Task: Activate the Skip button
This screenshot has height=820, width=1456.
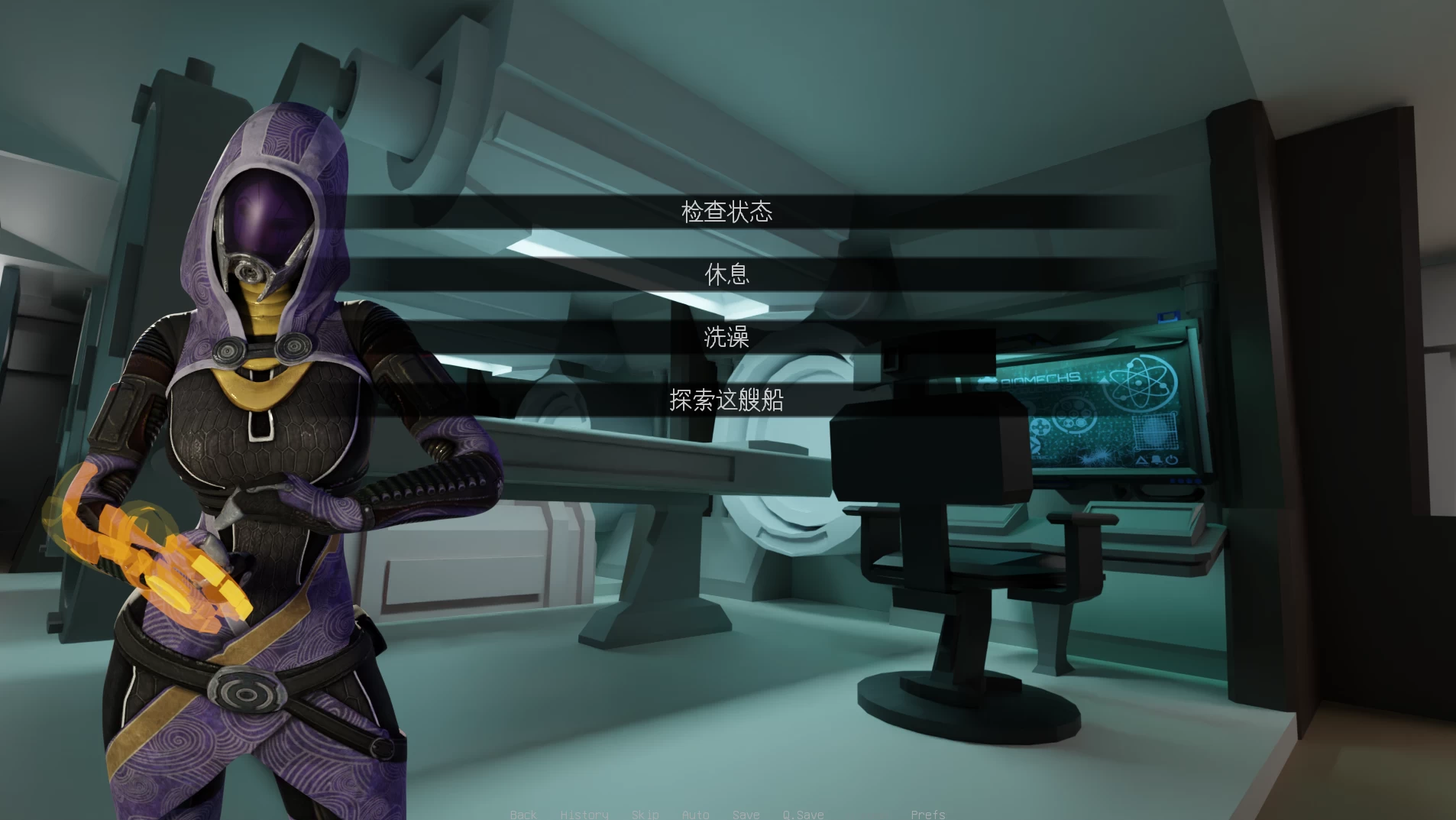Action: coord(645,814)
